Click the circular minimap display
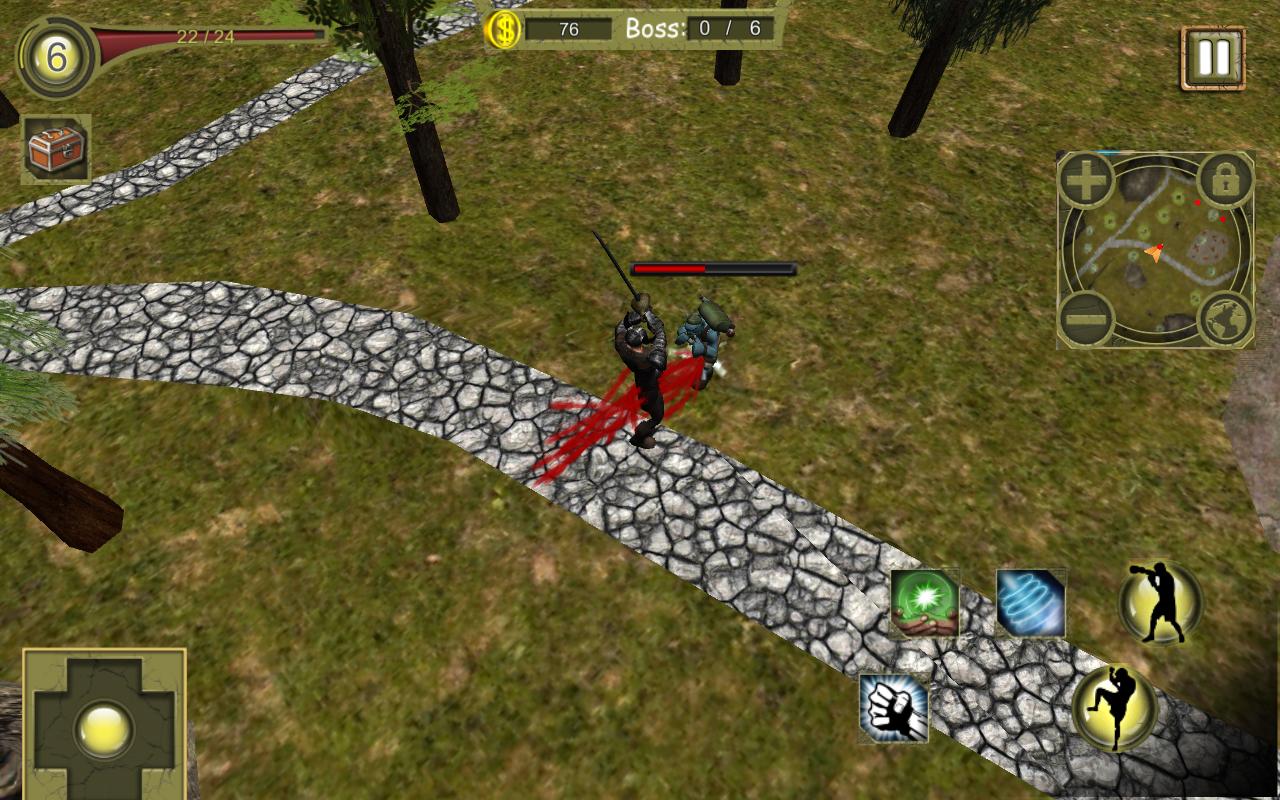 click(1155, 250)
